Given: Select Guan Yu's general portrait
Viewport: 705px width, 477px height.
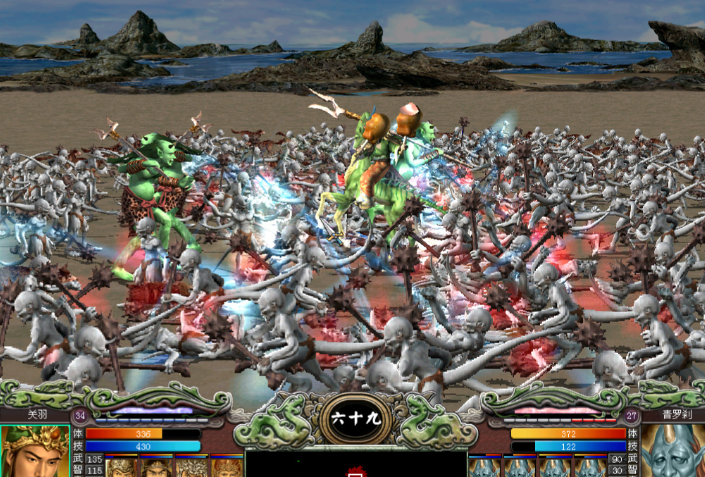Looking at the screenshot, I should pos(34,451).
